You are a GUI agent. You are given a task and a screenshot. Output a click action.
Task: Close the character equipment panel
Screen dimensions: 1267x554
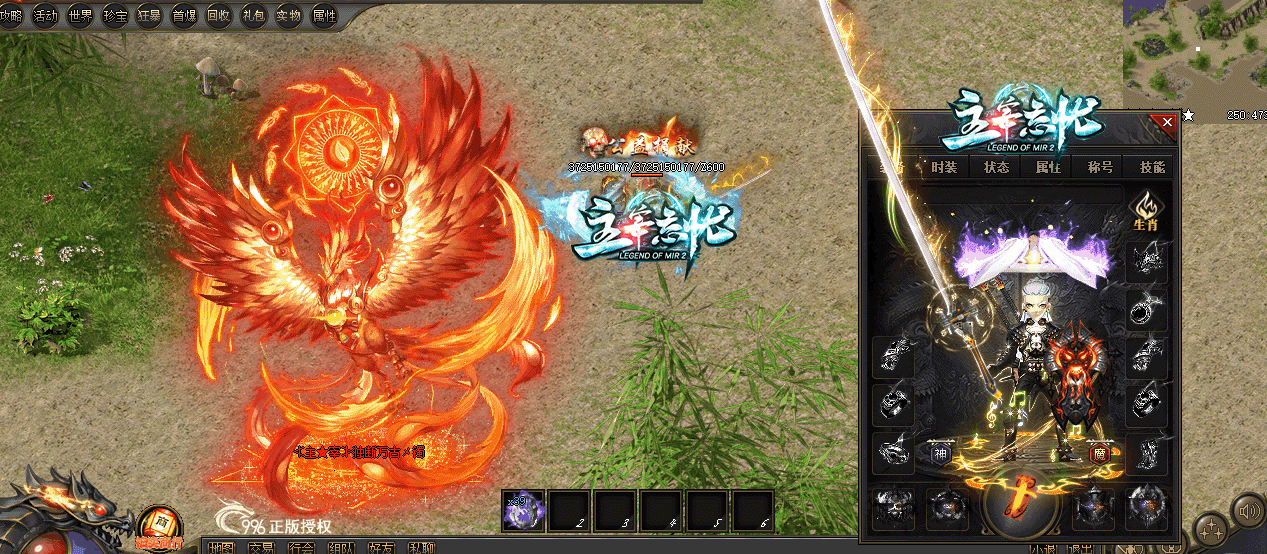pos(1164,123)
